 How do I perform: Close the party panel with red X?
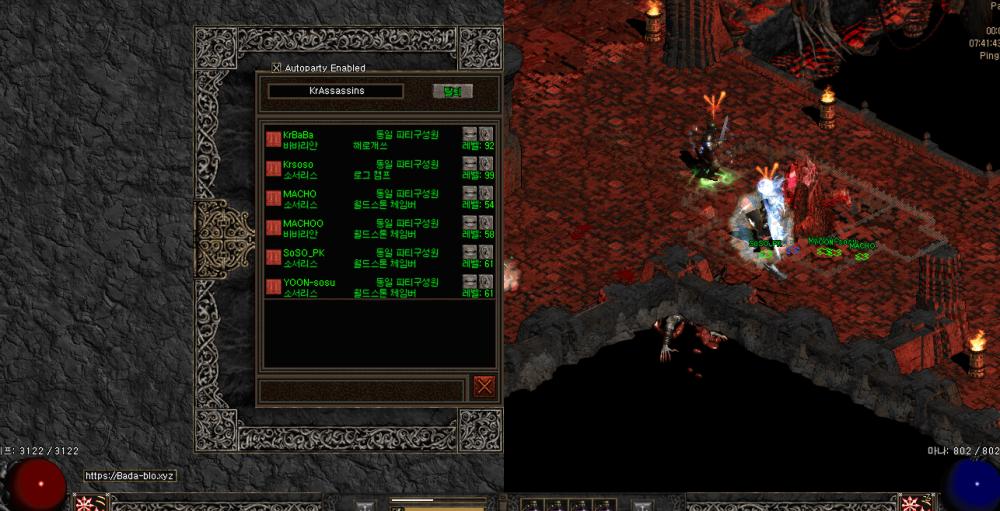484,386
